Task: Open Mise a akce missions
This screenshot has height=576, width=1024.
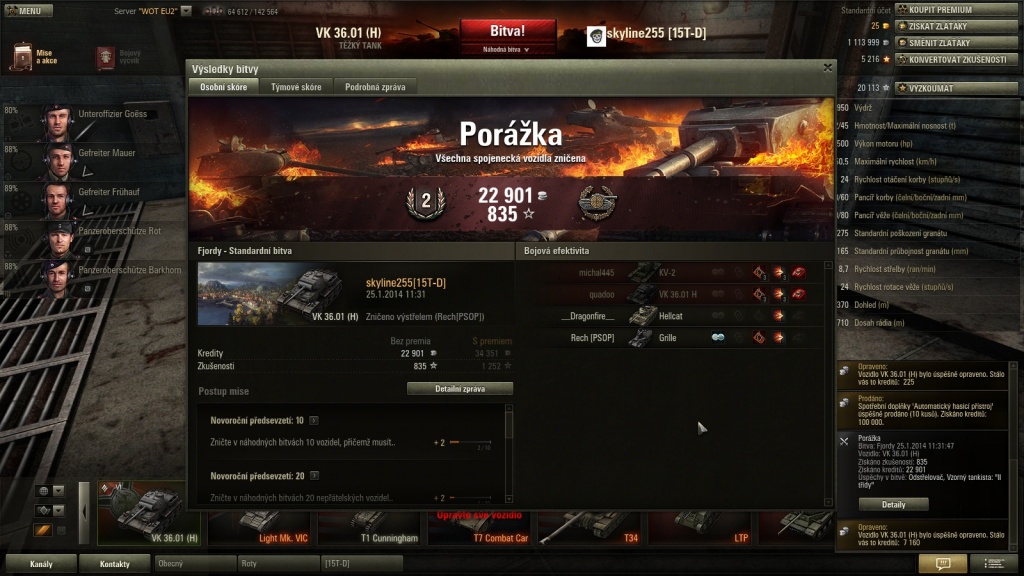Action: point(35,57)
